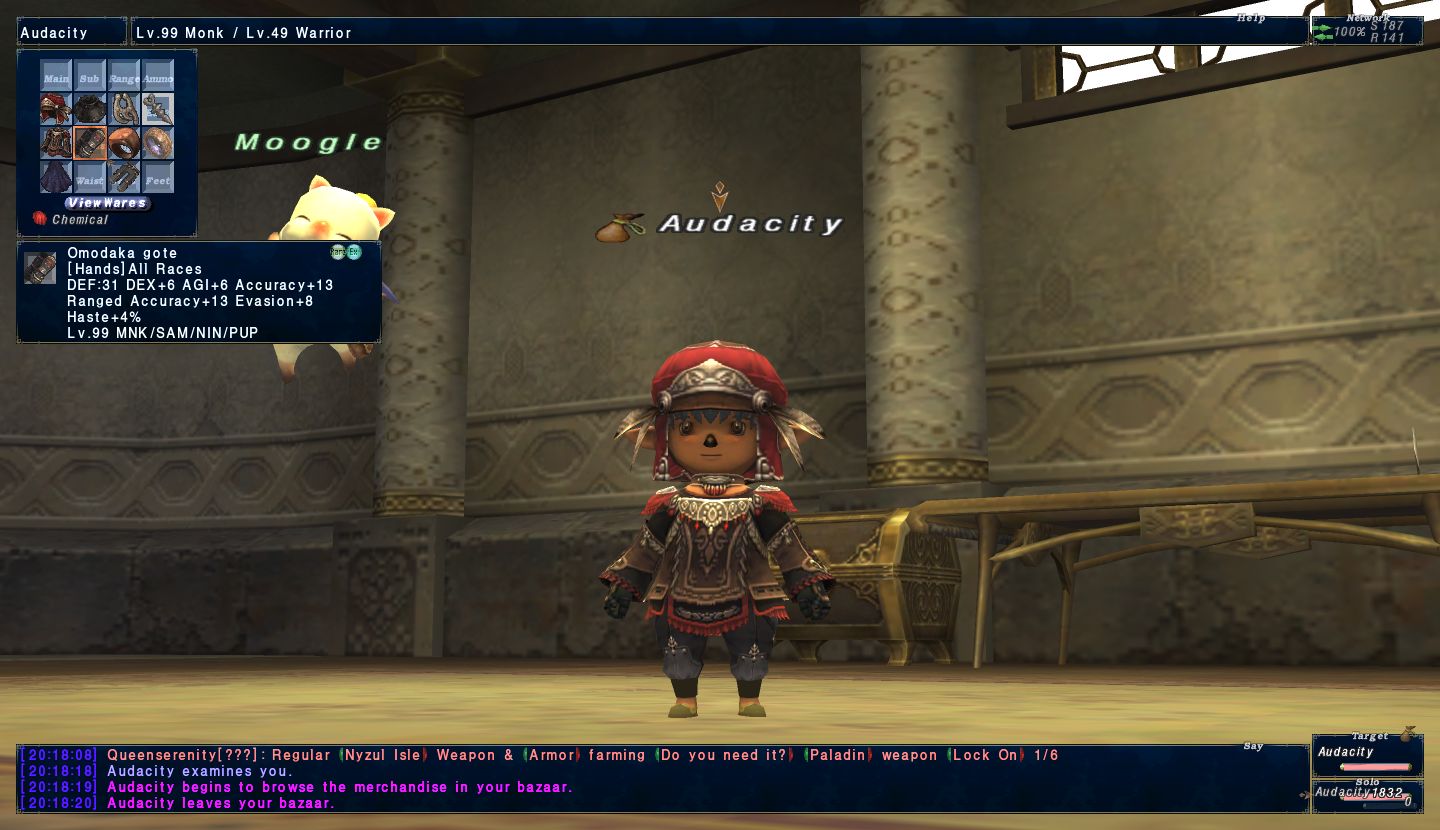Screen dimensions: 1440x830
Task: Click the empty Main weapon slot
Action: [x=56, y=77]
